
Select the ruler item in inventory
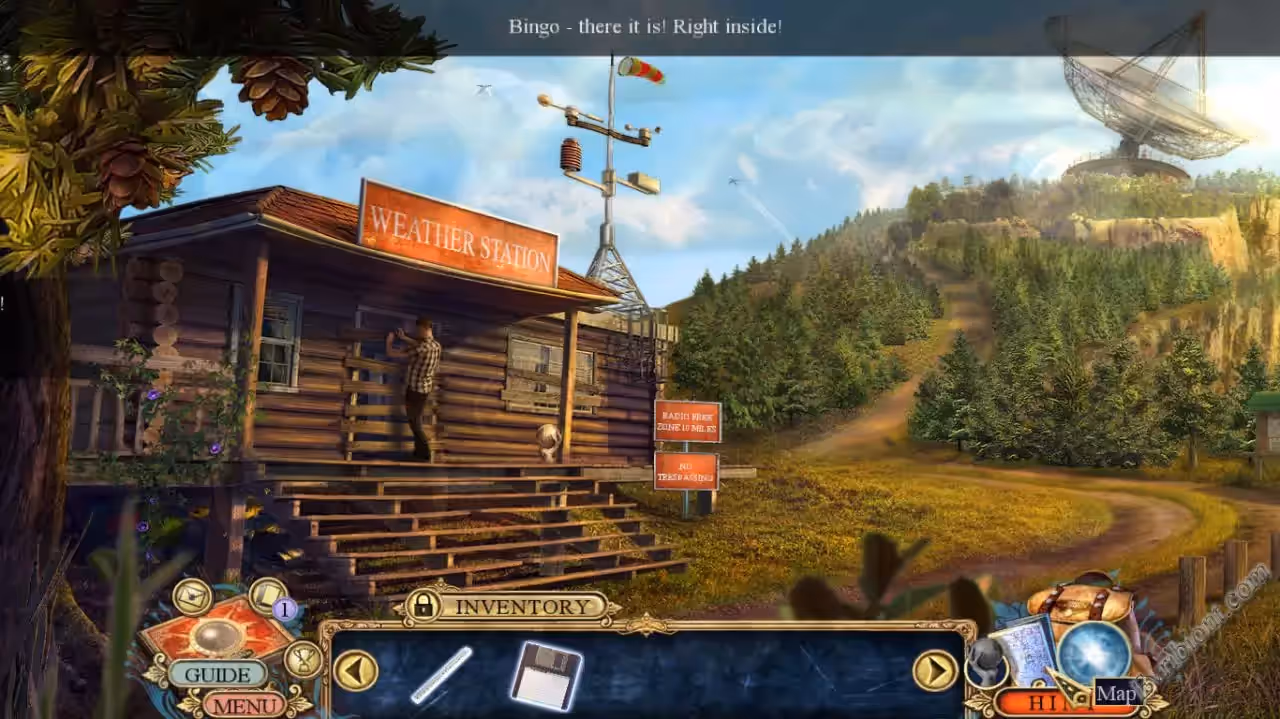441,674
